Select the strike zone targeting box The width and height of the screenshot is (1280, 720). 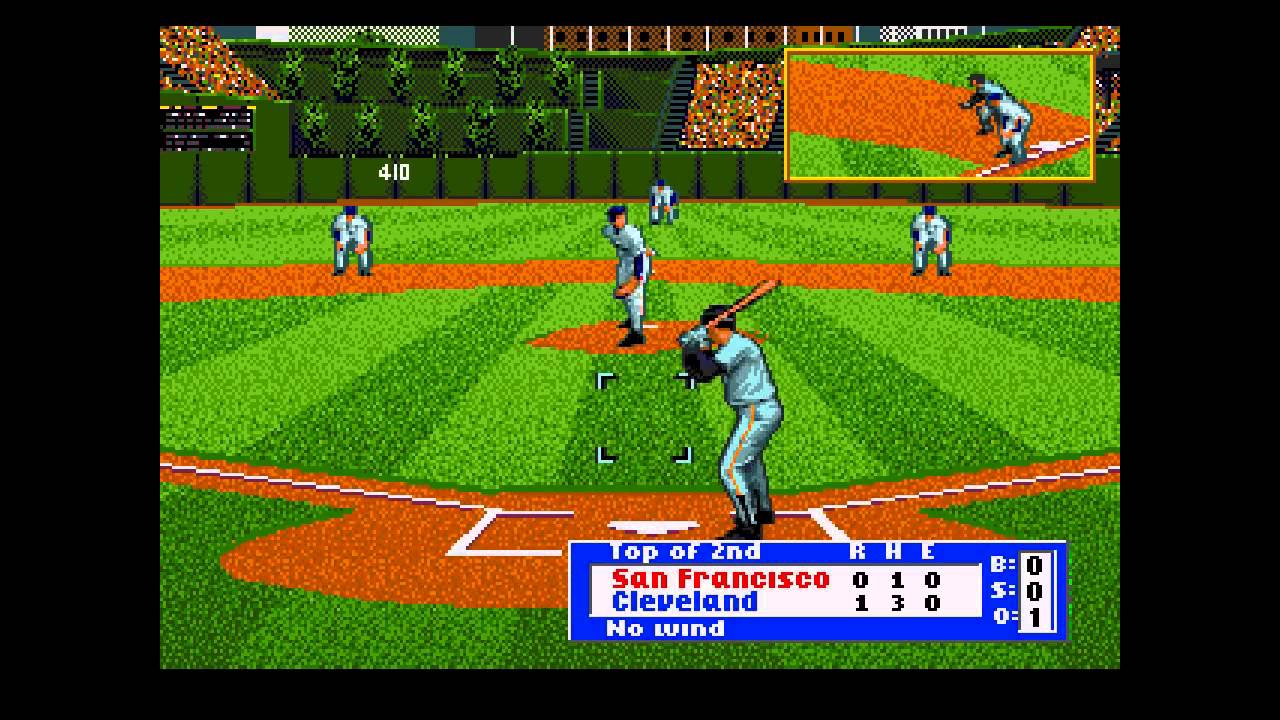(x=644, y=418)
